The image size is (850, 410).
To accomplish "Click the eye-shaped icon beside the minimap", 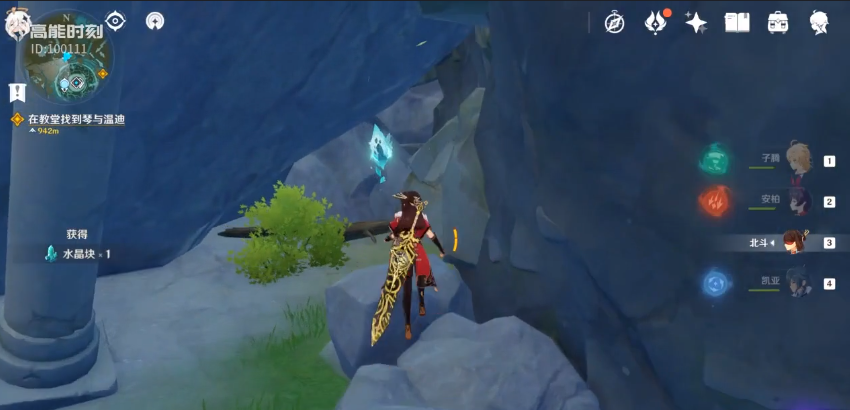I will (x=116, y=20).
